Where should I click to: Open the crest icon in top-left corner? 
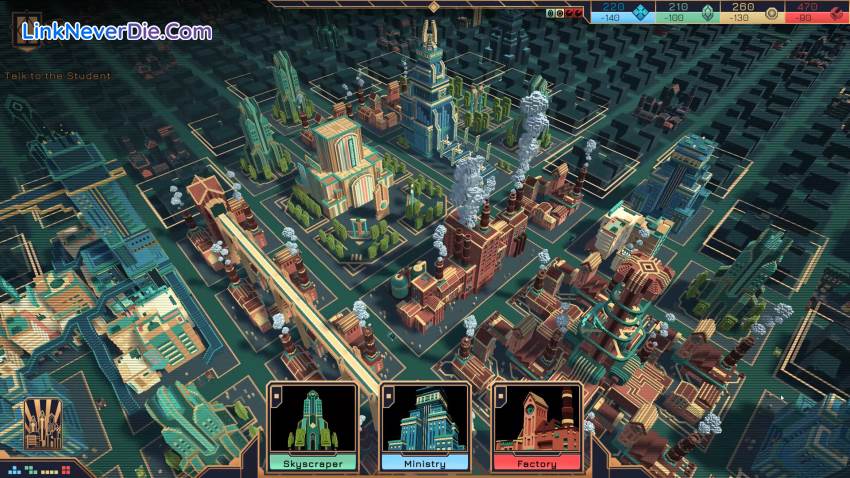tap(26, 30)
